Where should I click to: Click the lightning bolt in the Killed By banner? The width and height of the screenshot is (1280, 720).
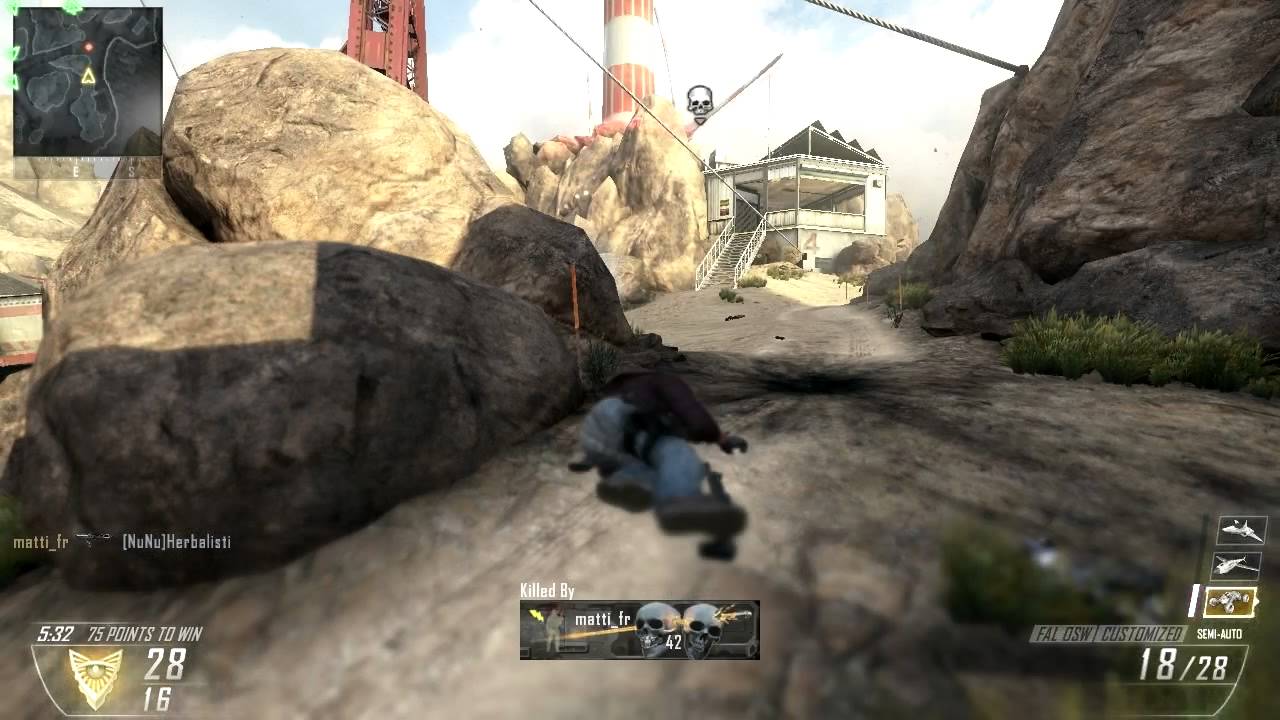[x=536, y=616]
